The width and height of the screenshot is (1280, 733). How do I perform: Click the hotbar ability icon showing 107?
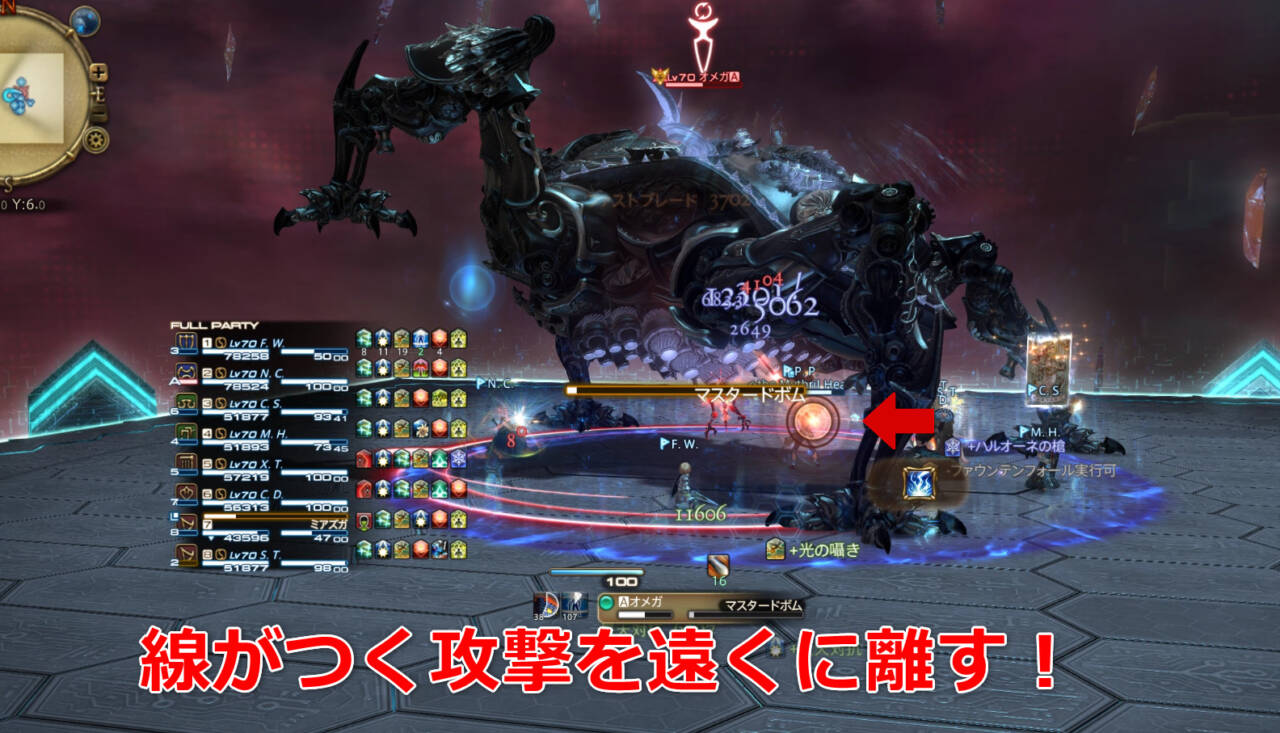click(x=573, y=606)
